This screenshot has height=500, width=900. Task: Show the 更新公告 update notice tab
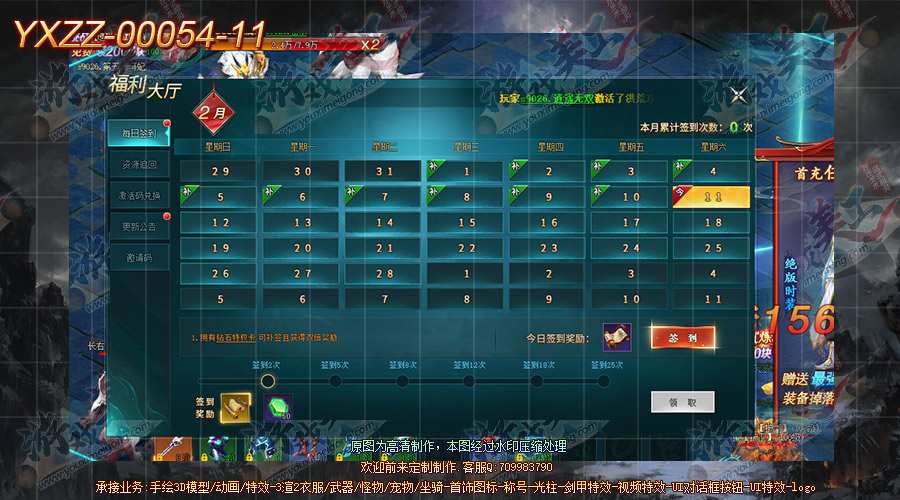click(138, 226)
